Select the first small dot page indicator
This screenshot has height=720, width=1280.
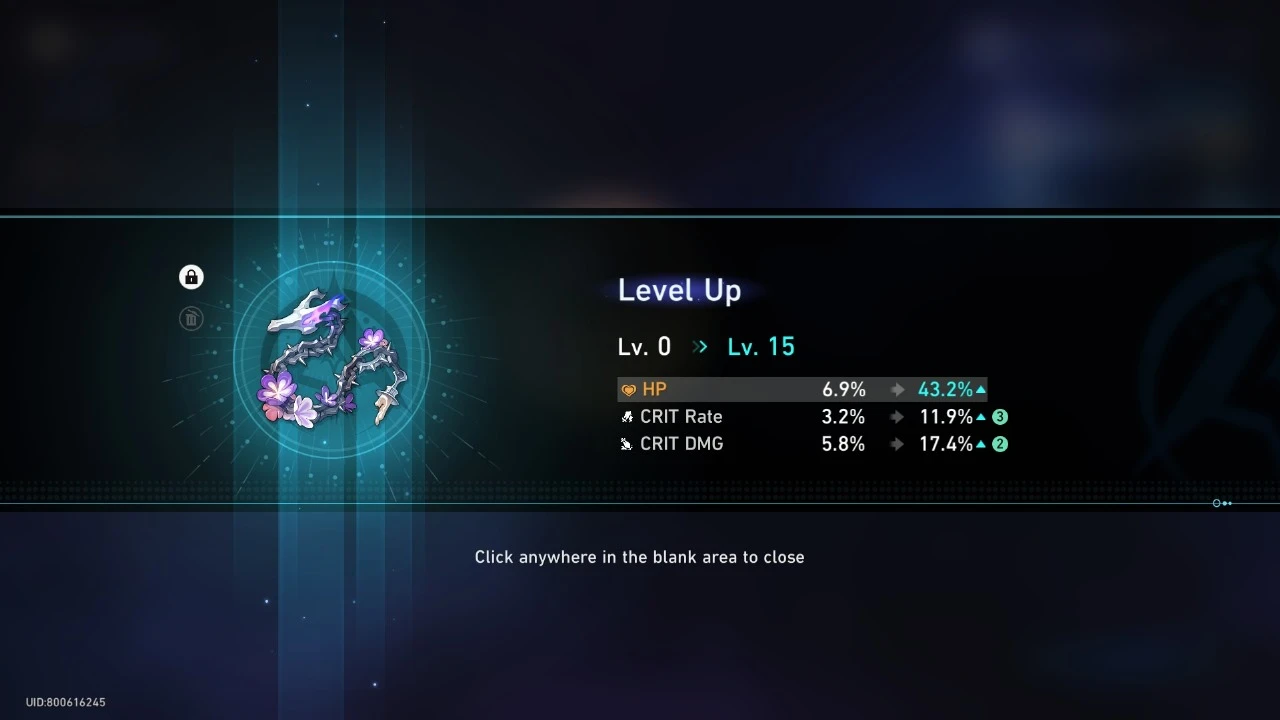click(1224, 503)
